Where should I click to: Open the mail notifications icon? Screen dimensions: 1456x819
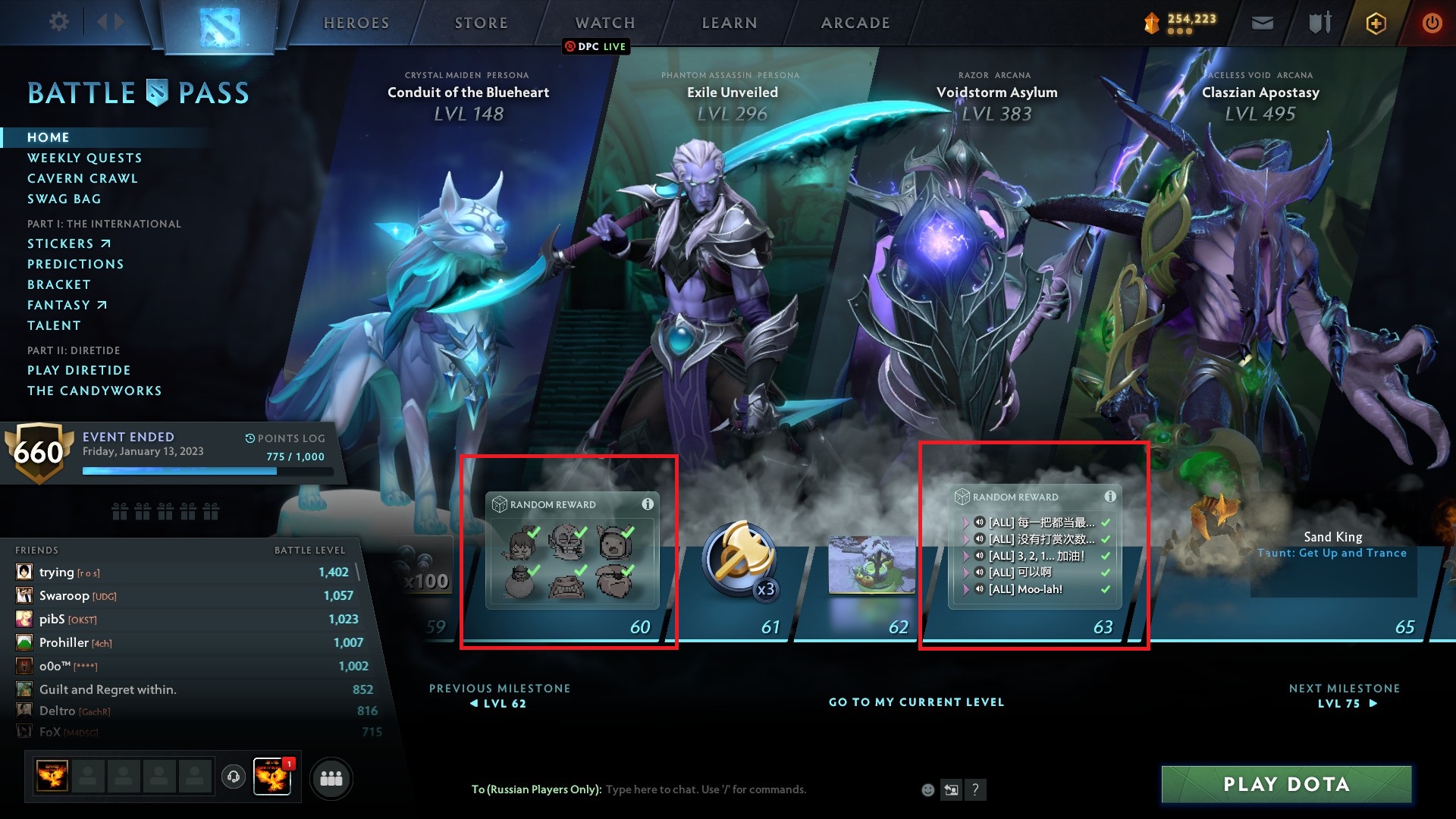(x=1261, y=22)
